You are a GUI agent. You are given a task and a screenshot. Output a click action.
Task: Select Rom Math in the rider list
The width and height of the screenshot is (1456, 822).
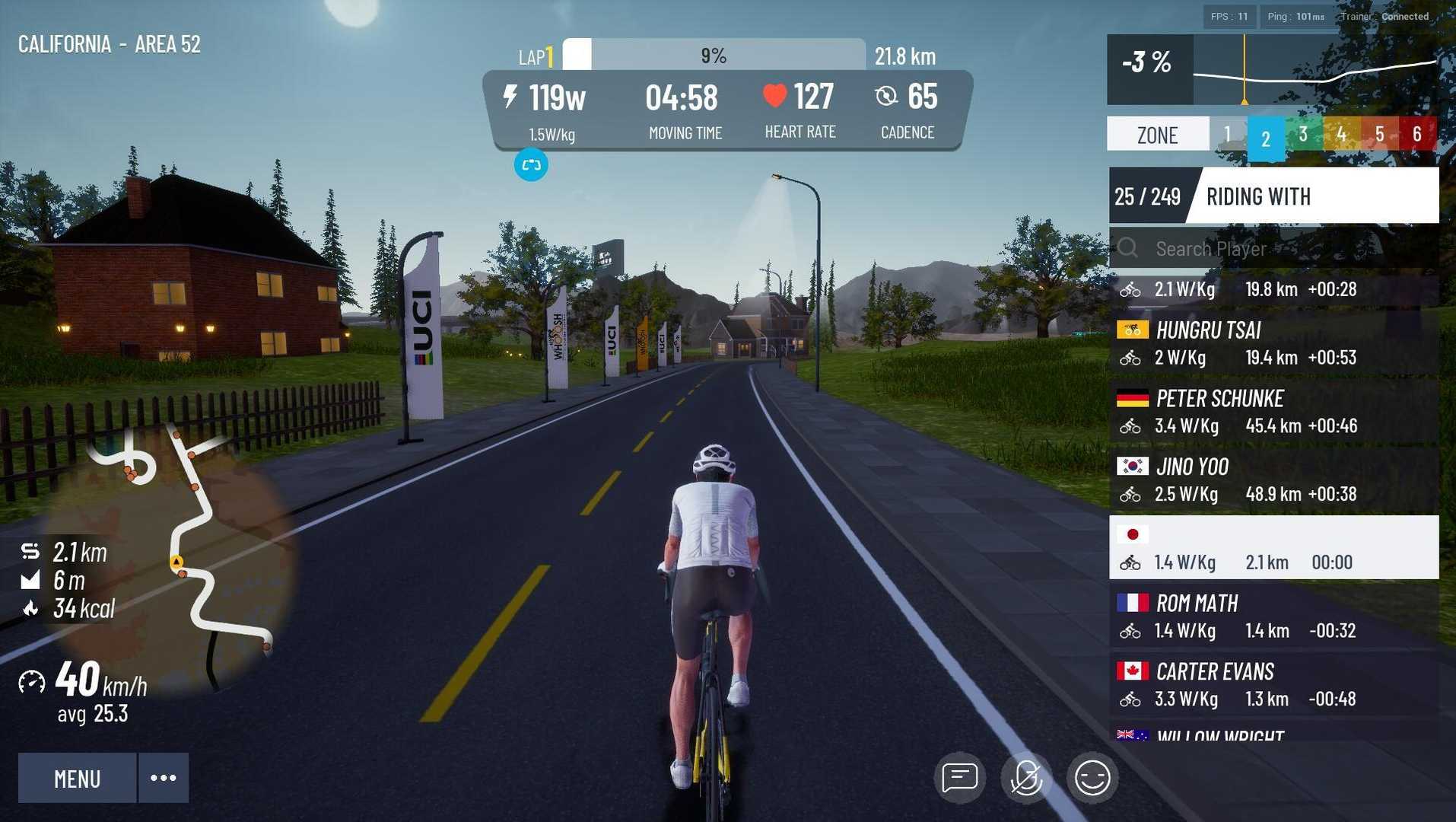click(1273, 616)
